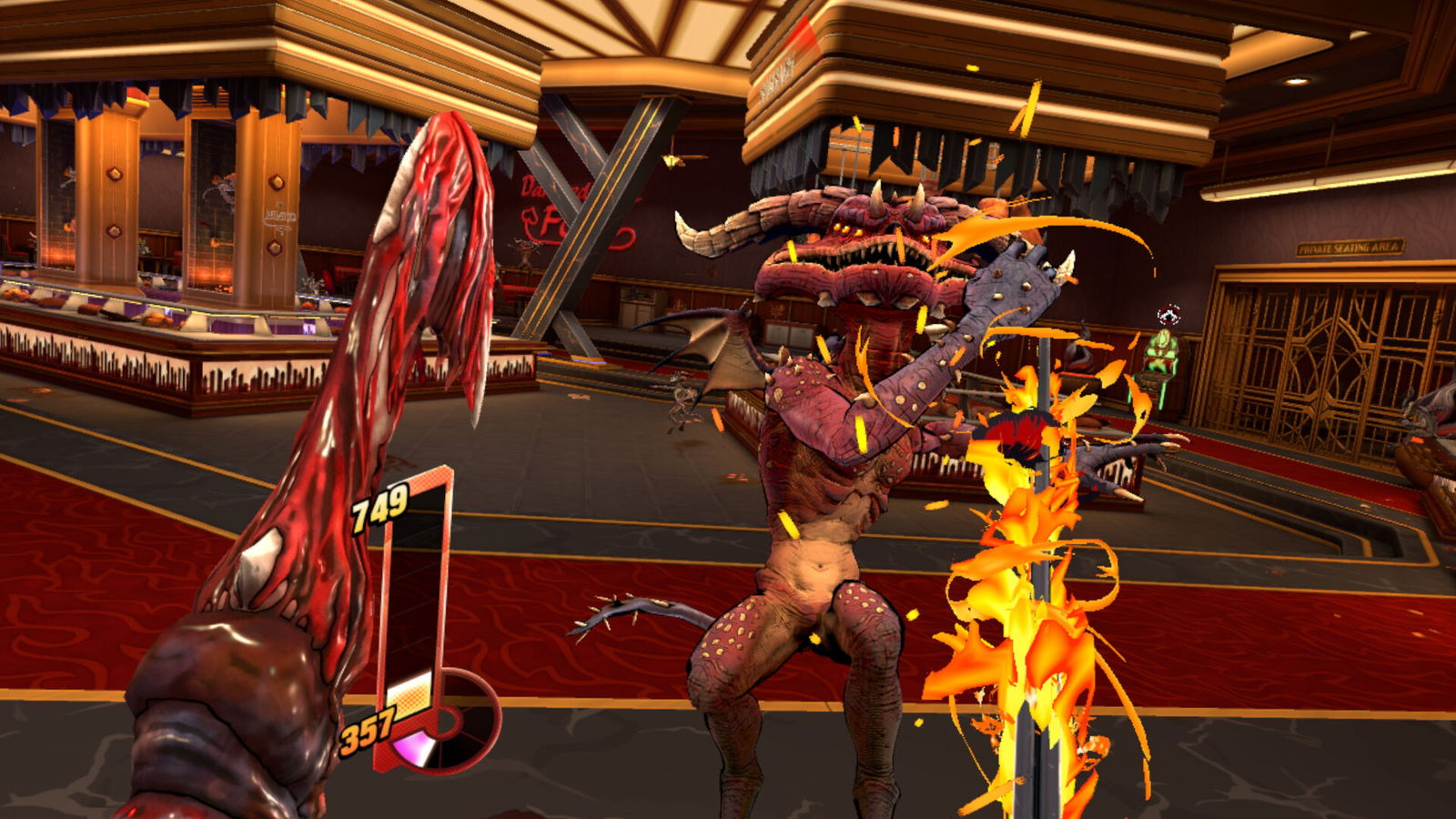The image size is (1456, 819).
Task: Click the horned demon boss's eye
Action: click(837, 227)
